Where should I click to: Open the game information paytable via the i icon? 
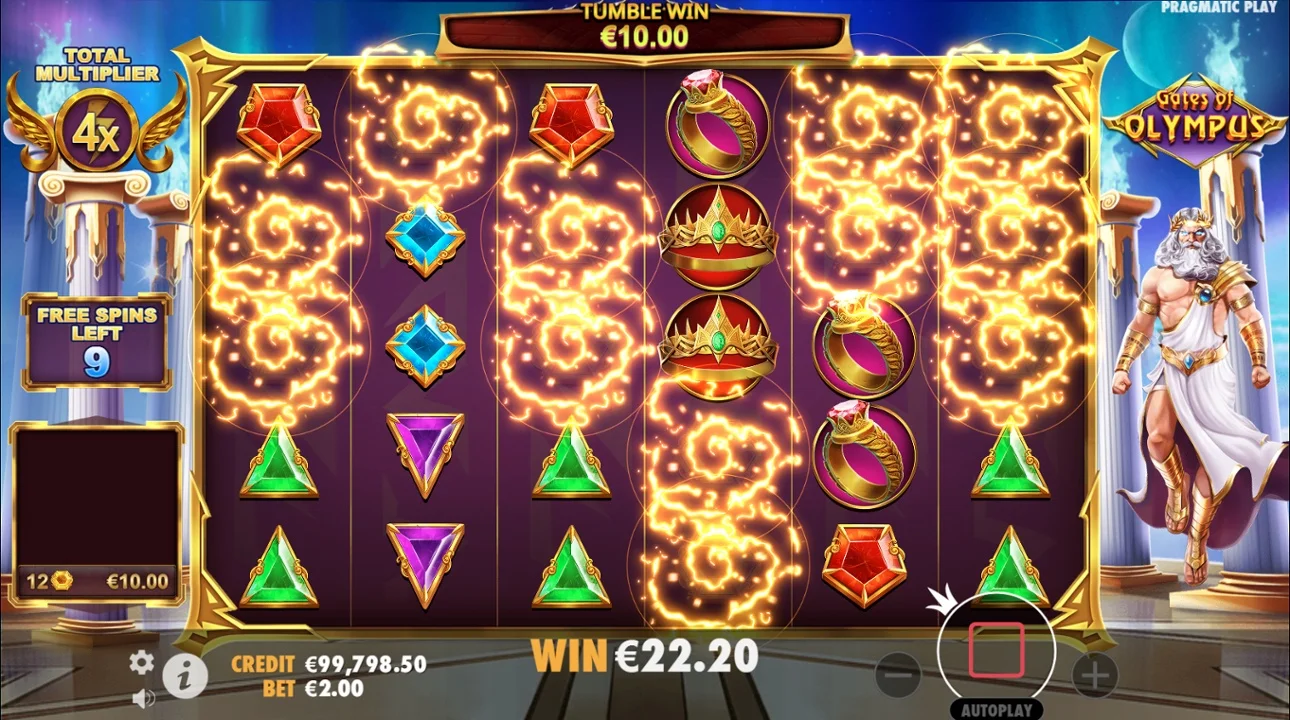(x=183, y=674)
